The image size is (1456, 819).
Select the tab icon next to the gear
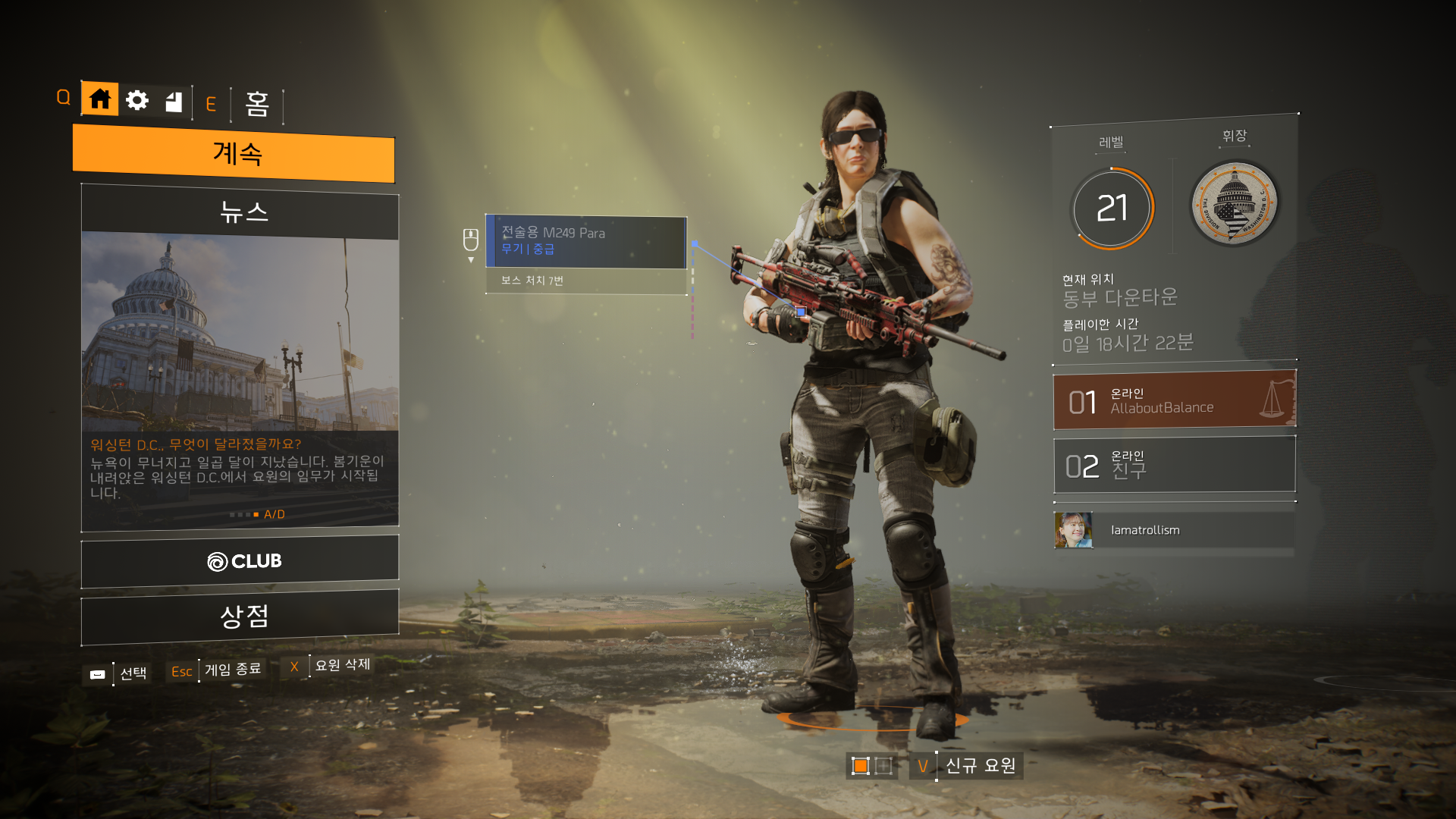(x=174, y=102)
